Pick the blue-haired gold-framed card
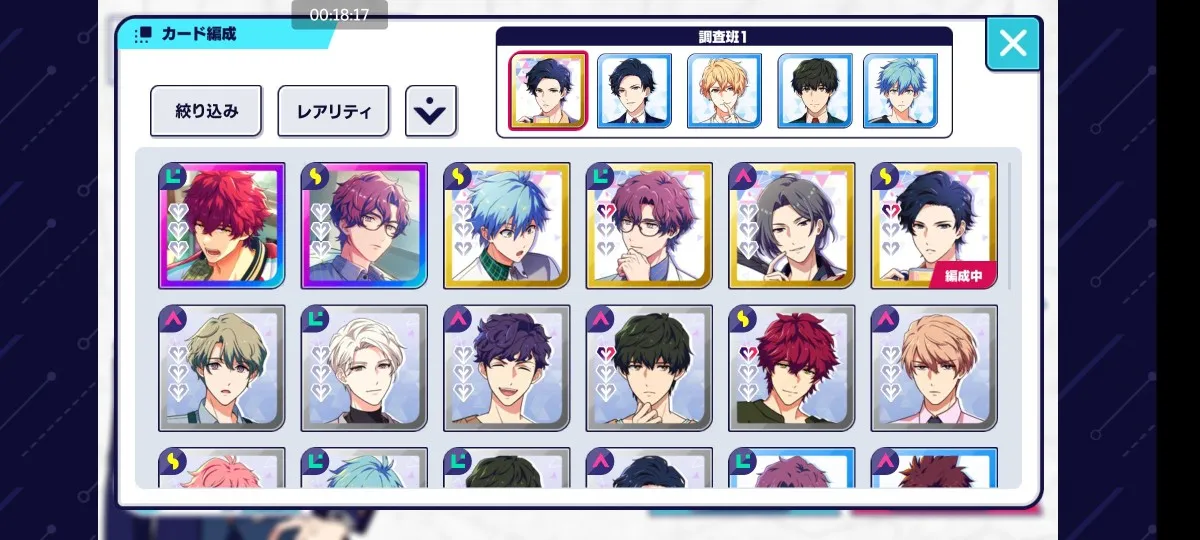 [x=506, y=225]
